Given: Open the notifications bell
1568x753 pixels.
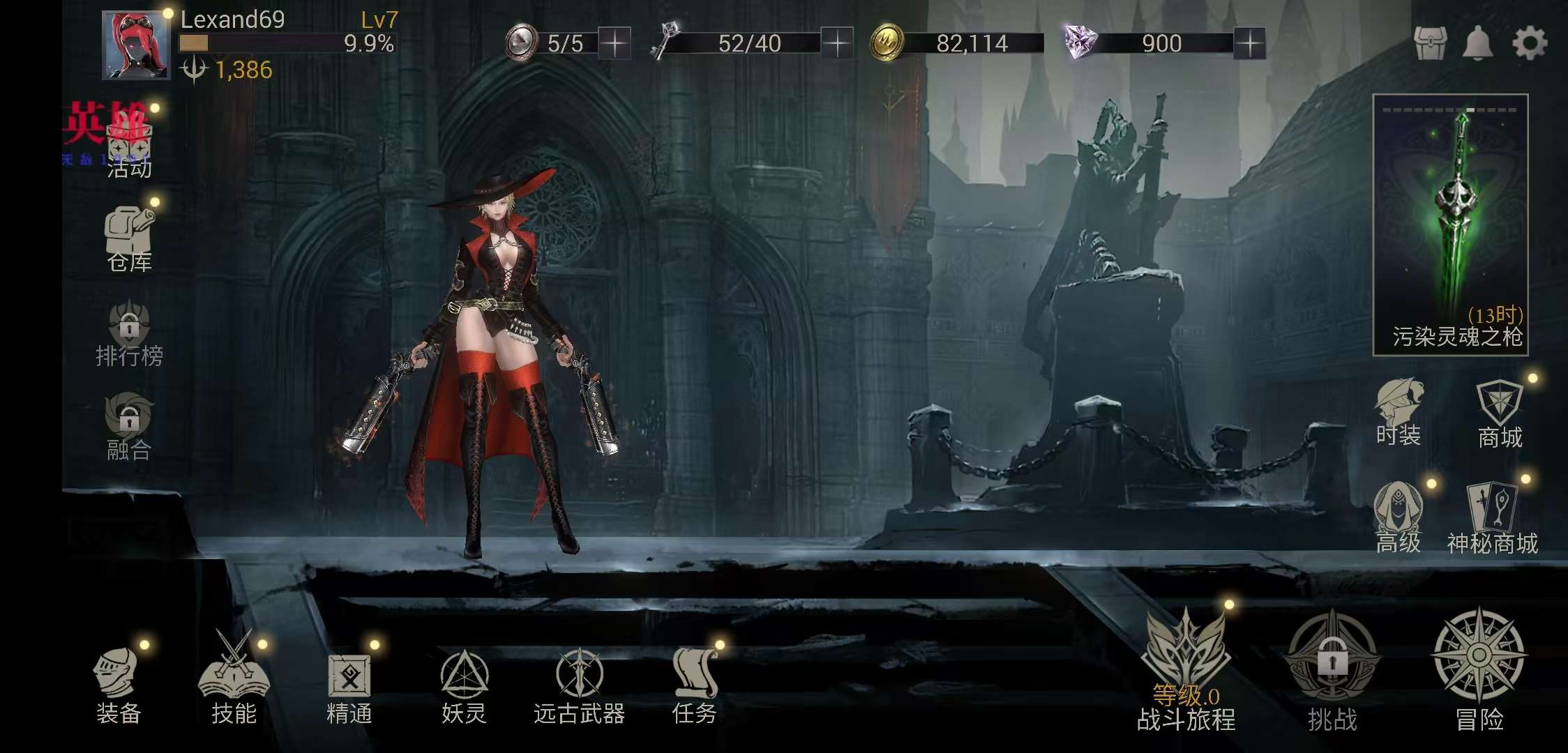Looking at the screenshot, I should click(1477, 43).
